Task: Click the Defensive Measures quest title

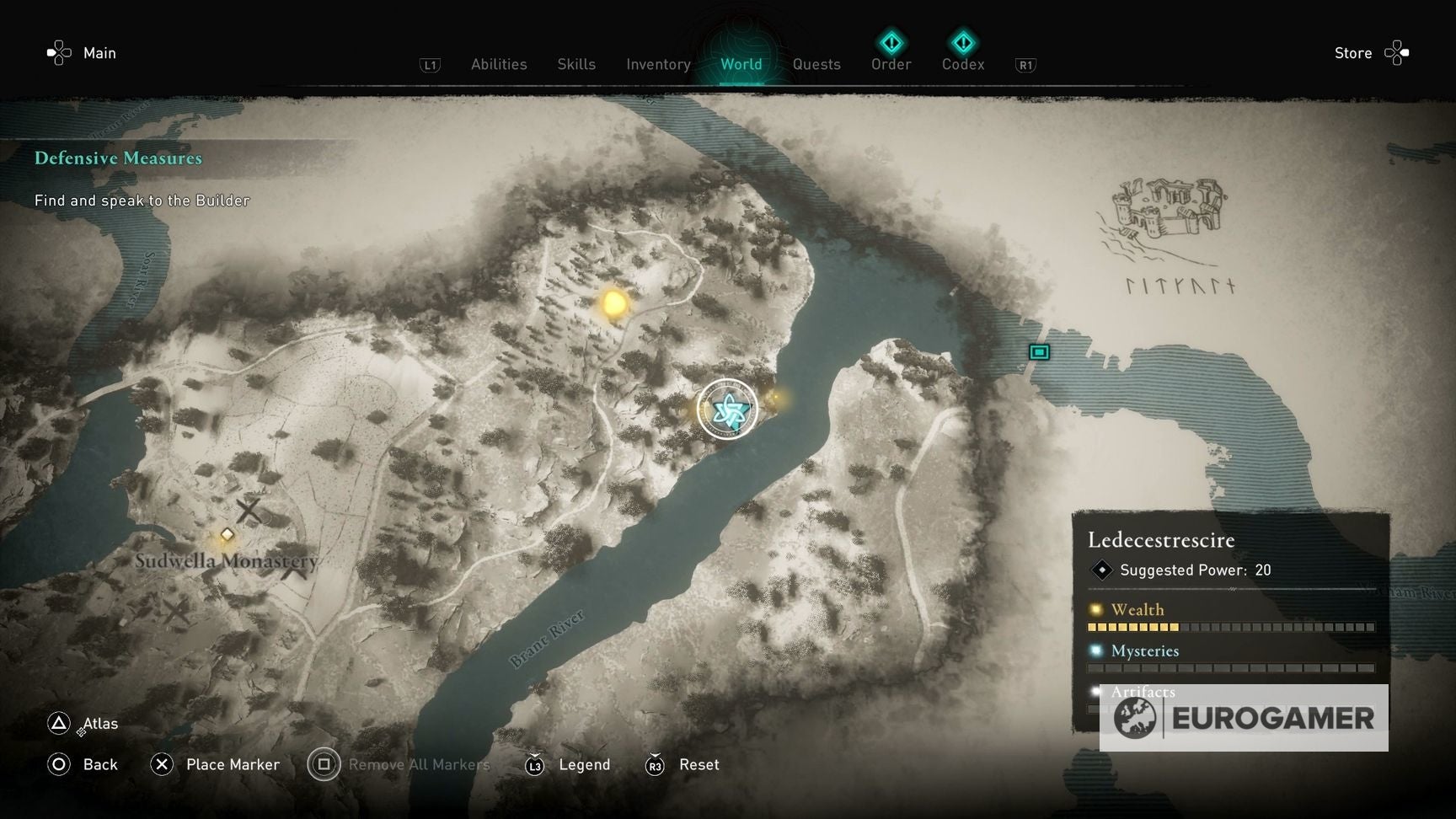Action: [x=118, y=158]
